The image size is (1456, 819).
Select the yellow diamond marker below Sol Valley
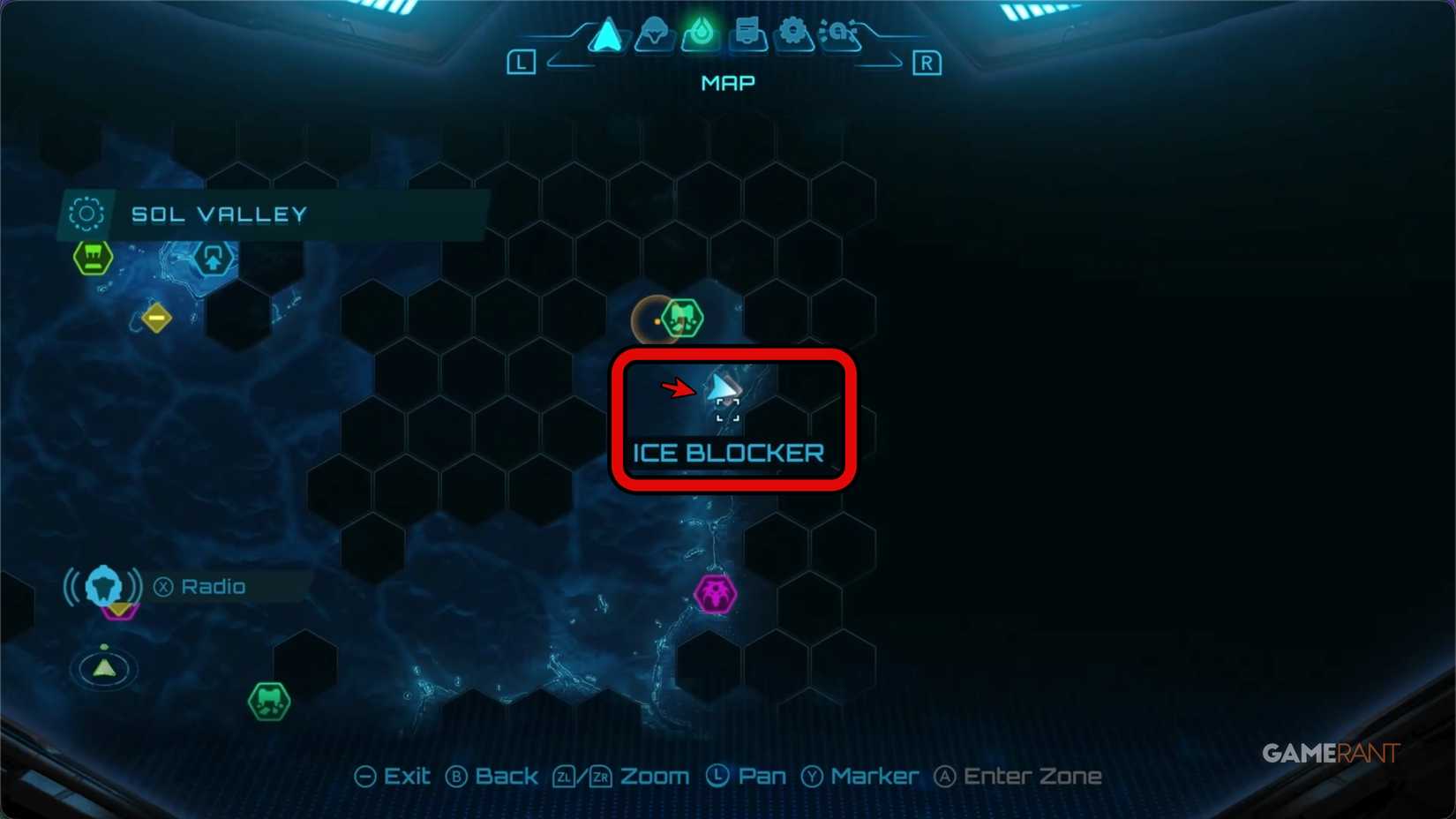157,319
